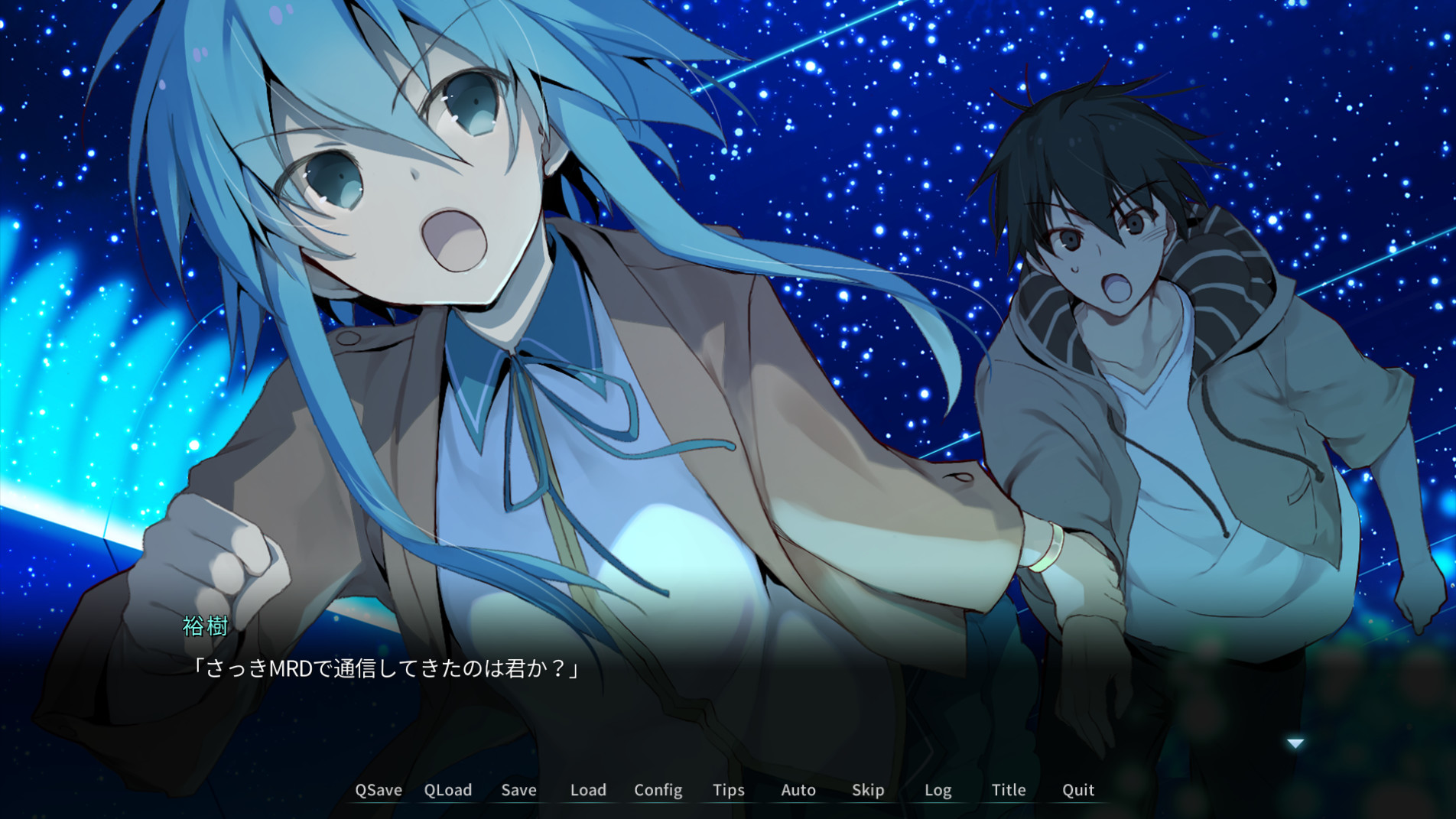Enable Skip mode to fast-forward text
Image resolution: width=1456 pixels, height=819 pixels.
(868, 790)
